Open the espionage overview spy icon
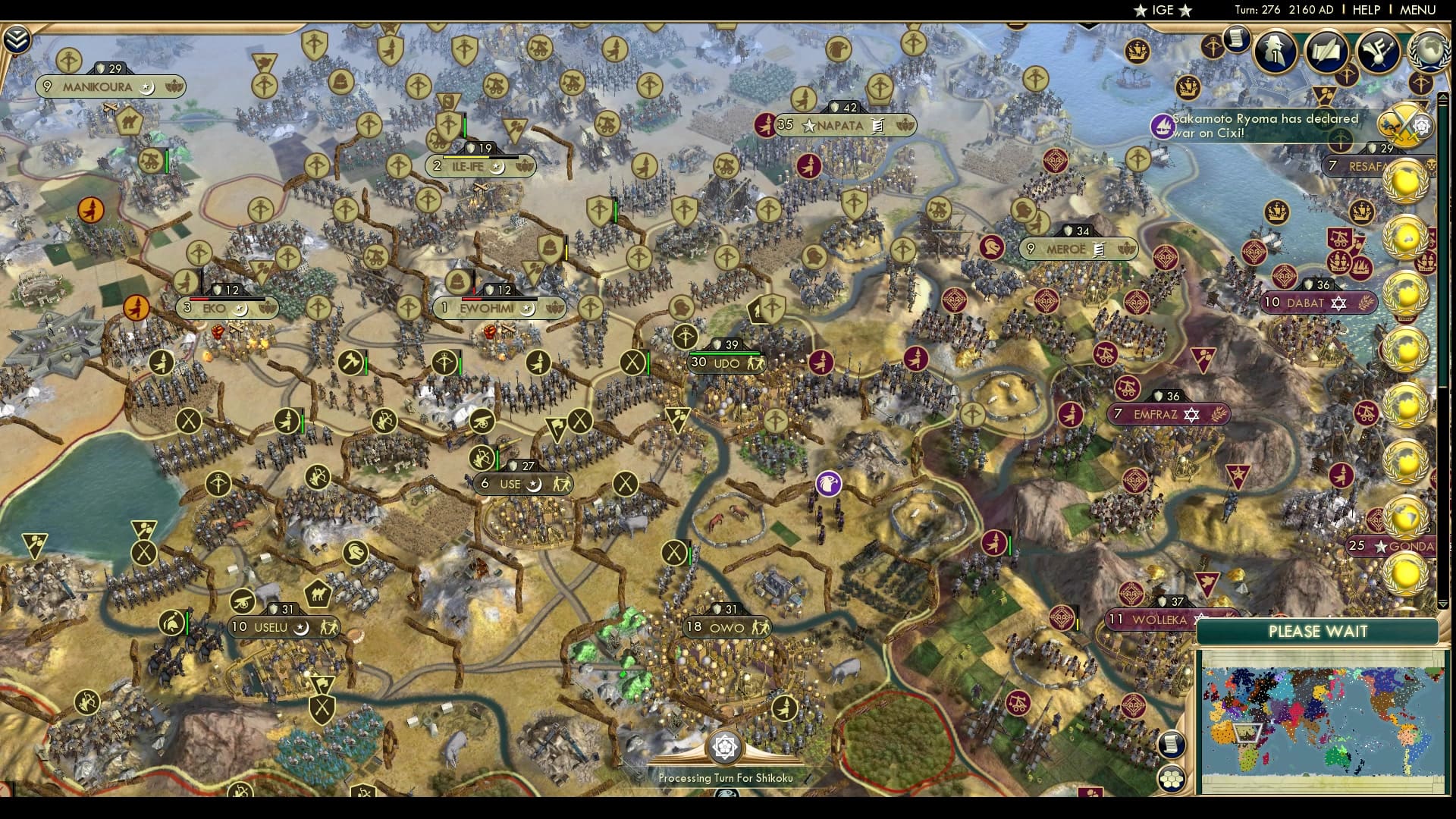This screenshot has height=819, width=1456. tap(1275, 52)
